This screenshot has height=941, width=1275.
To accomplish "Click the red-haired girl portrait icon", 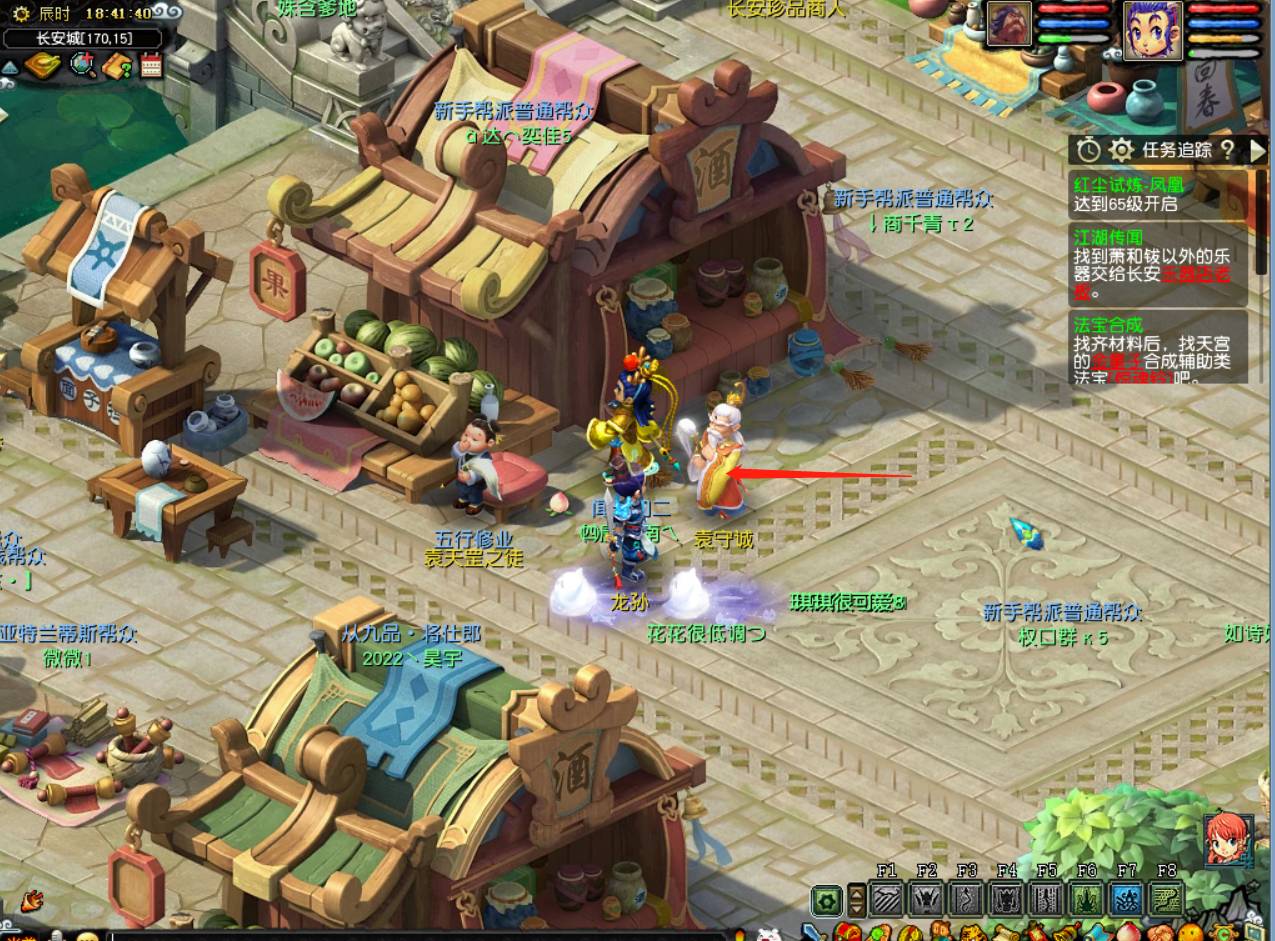I will pyautogui.click(x=1226, y=840).
